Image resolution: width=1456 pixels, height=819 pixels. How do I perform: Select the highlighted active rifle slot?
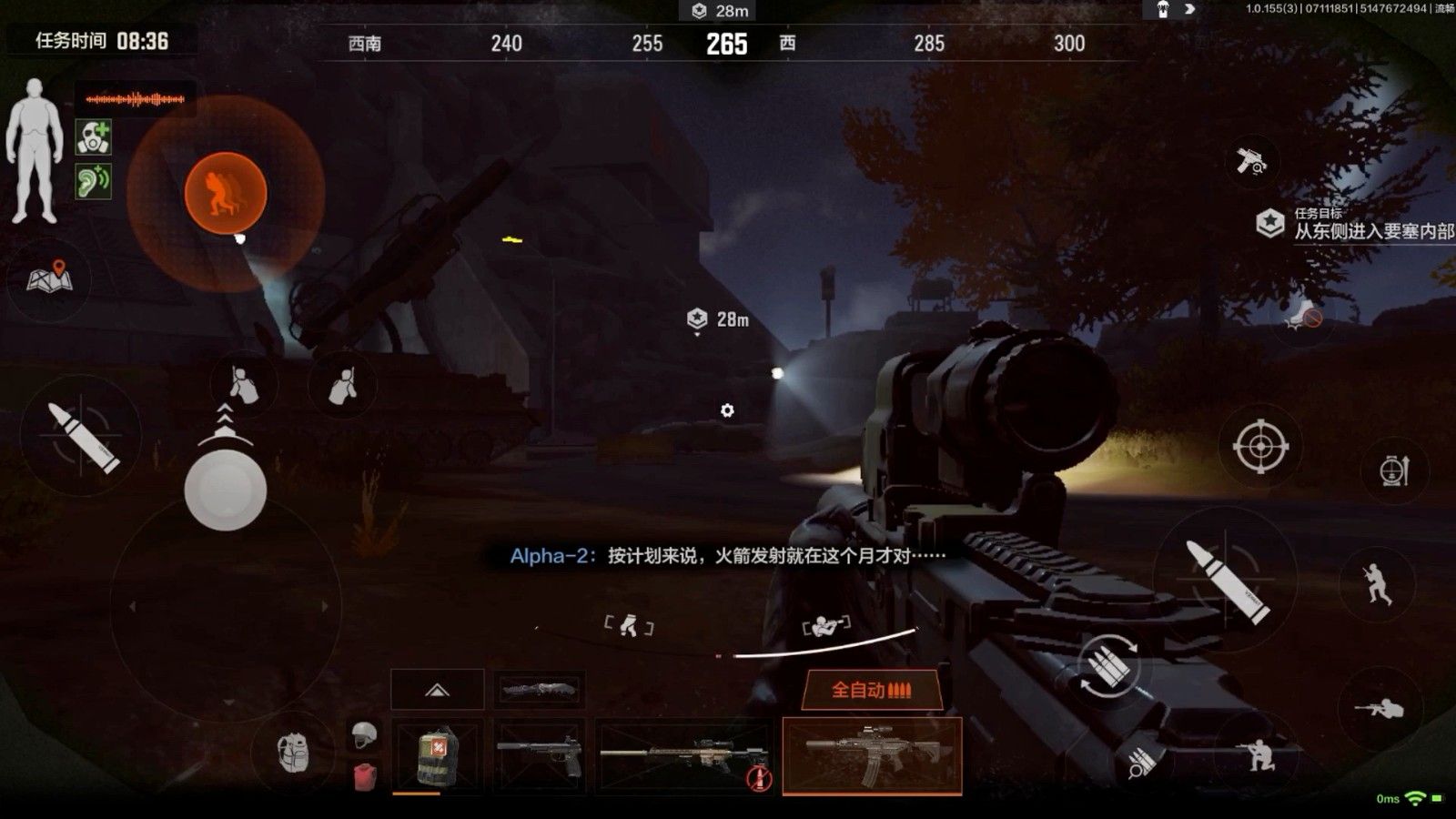(872, 755)
